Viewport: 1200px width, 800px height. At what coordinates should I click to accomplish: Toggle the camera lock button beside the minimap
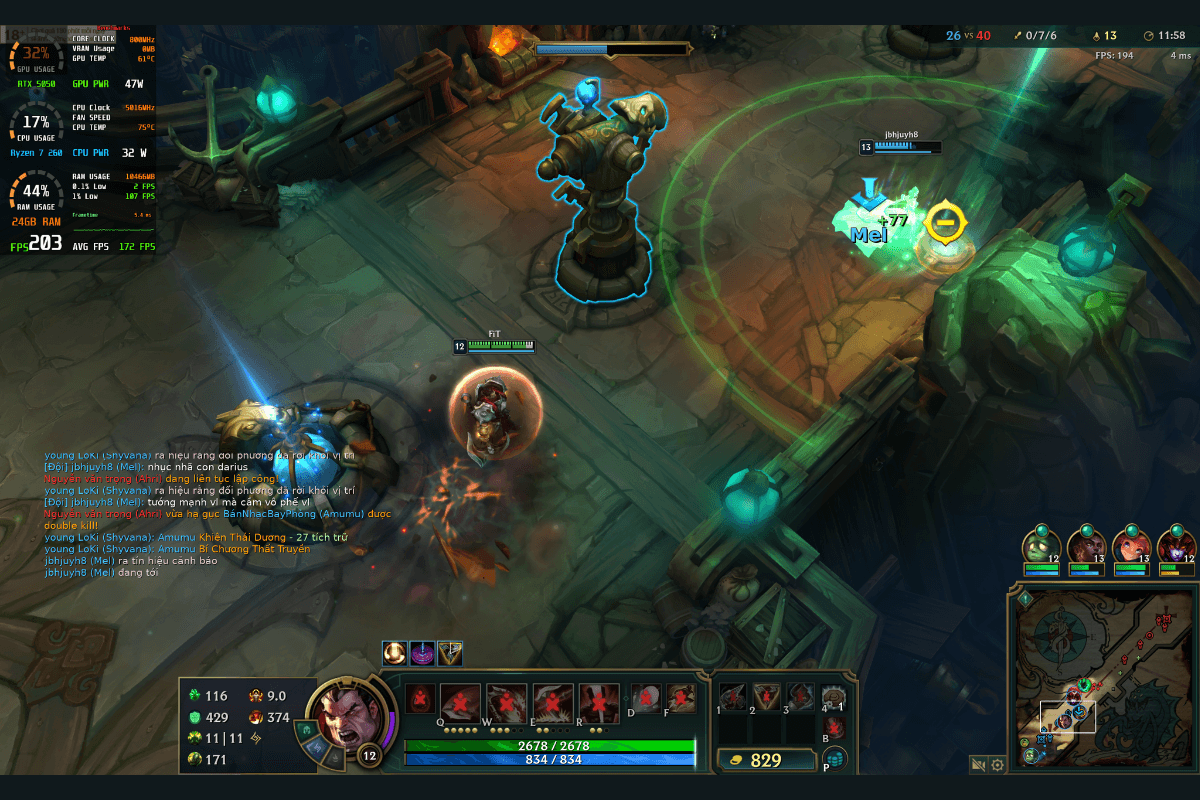(979, 765)
